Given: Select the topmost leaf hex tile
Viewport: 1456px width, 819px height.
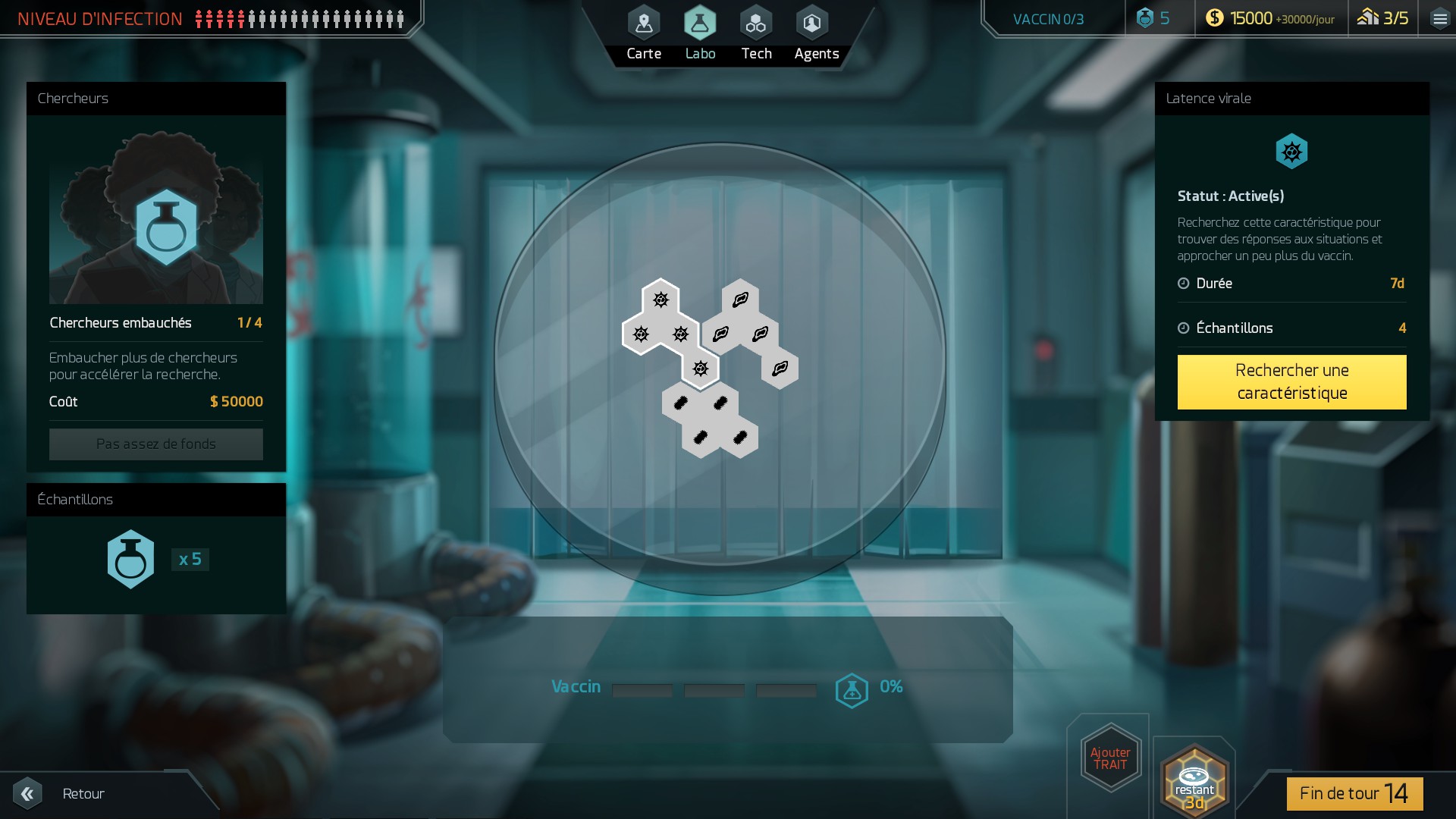Looking at the screenshot, I should click(x=740, y=300).
